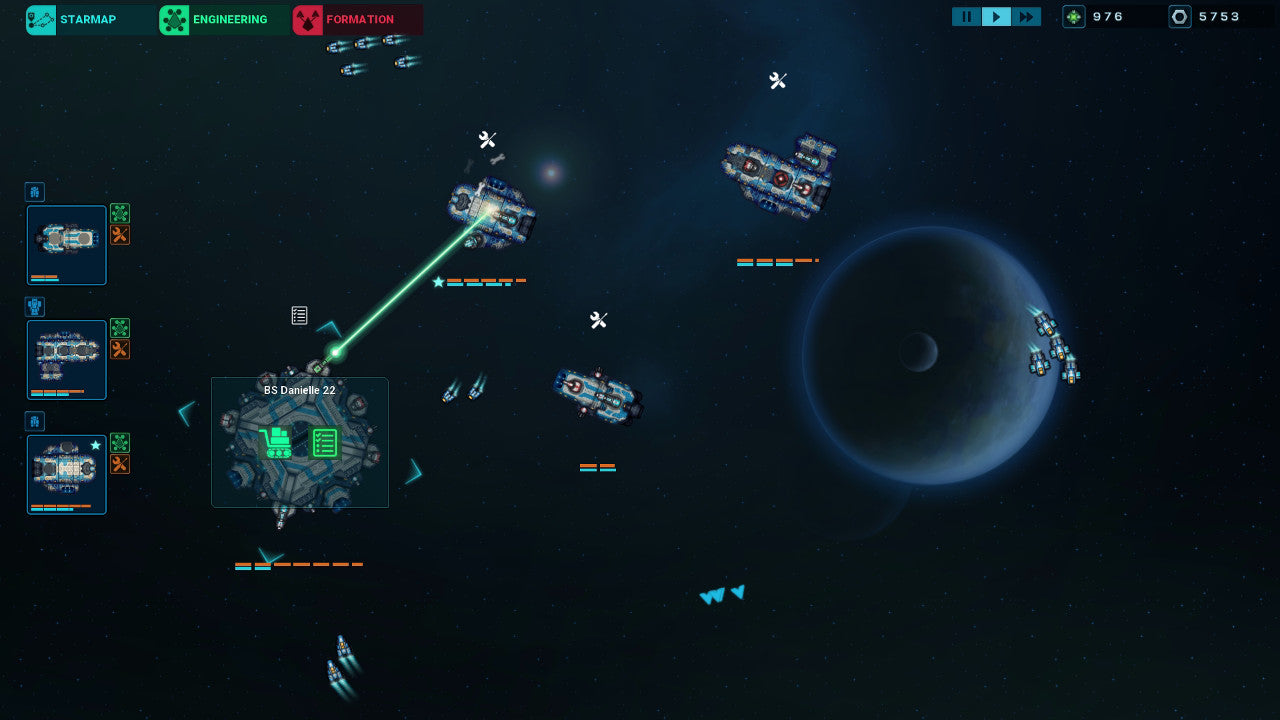Viewport: 1280px width, 720px height.
Task: Switch to the STARMAP tab
Action: click(x=88, y=19)
